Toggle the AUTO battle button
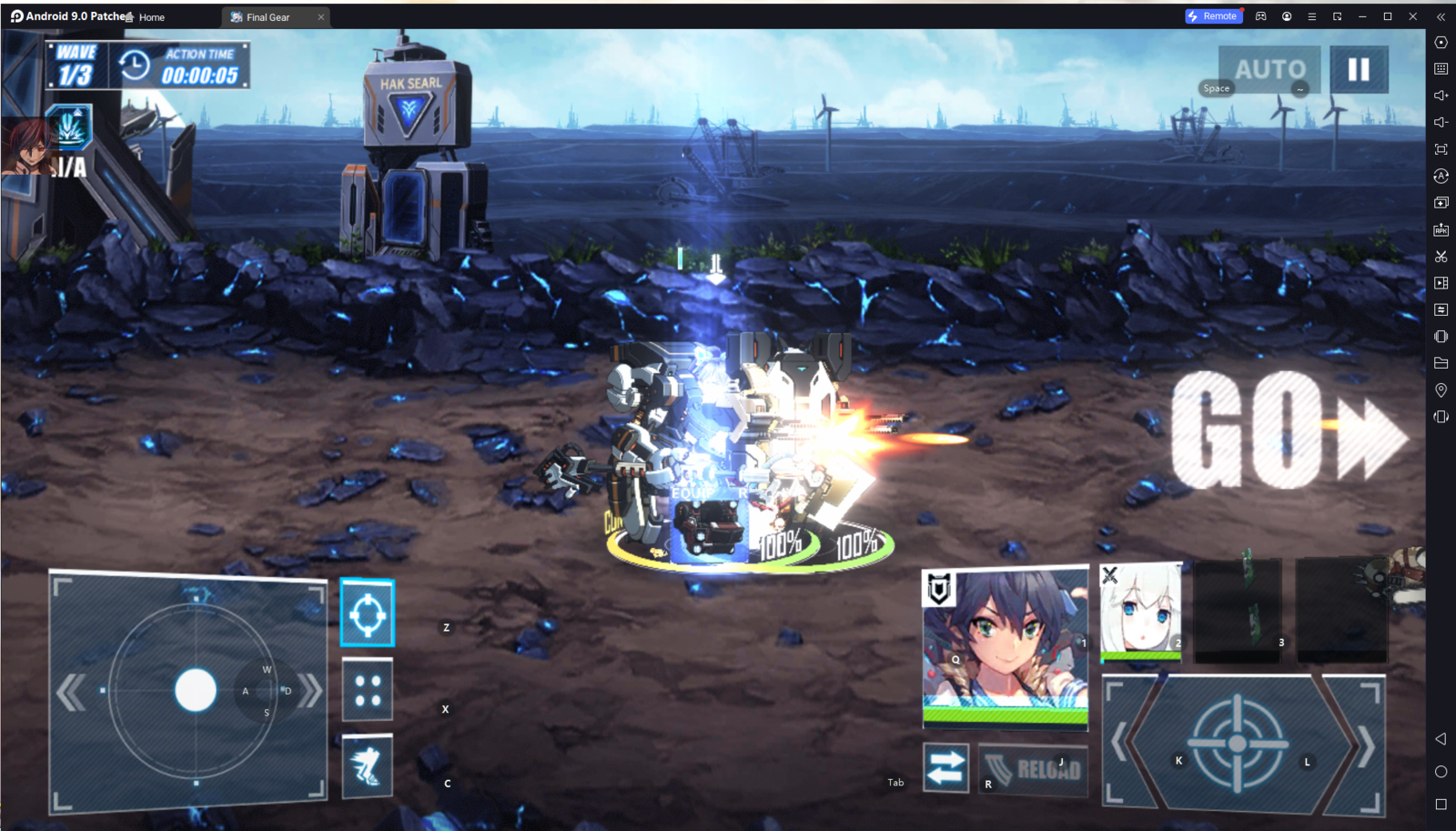Image resolution: width=1456 pixels, height=831 pixels. coord(1269,69)
